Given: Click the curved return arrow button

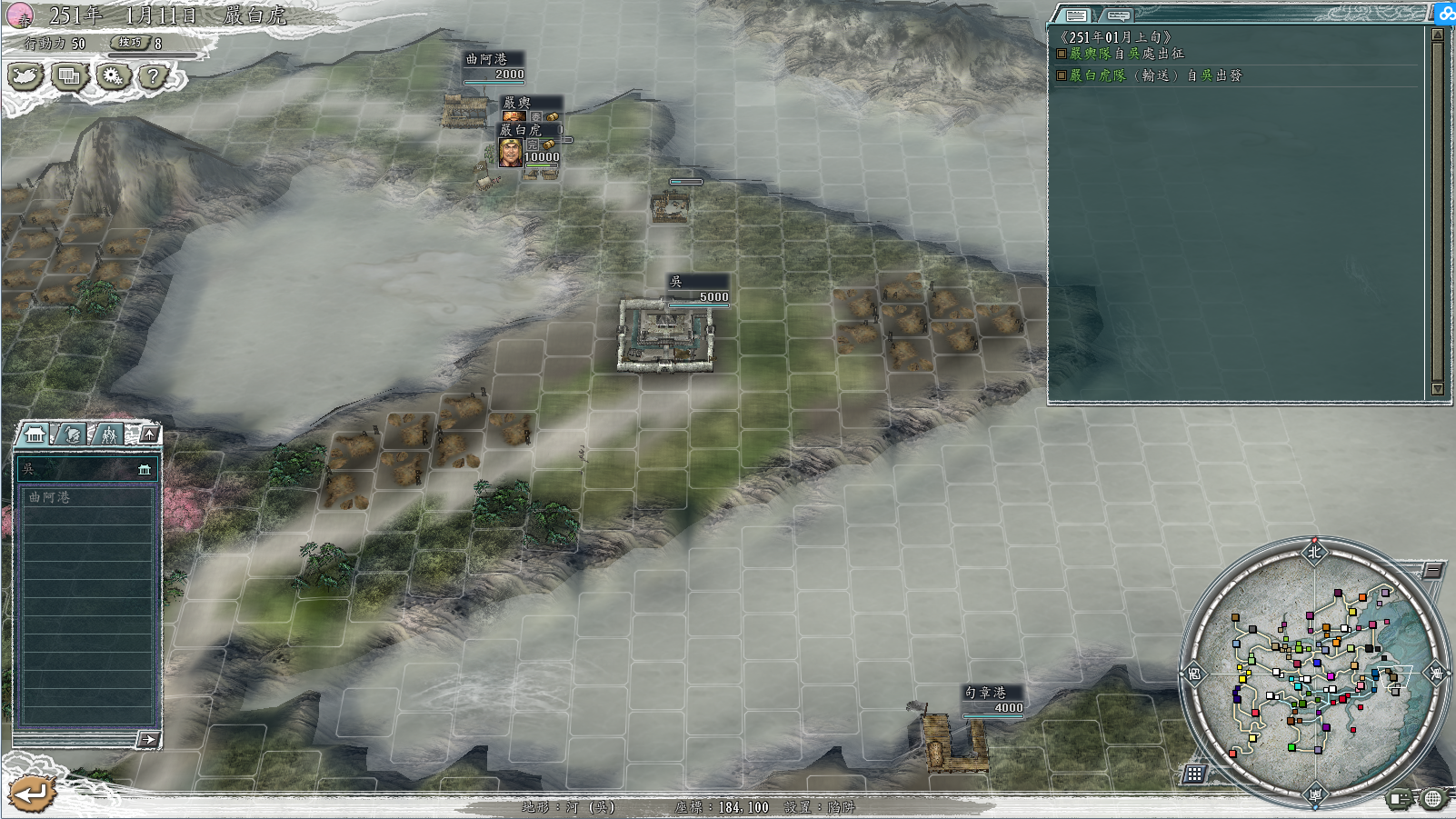Looking at the screenshot, I should pyautogui.click(x=32, y=794).
